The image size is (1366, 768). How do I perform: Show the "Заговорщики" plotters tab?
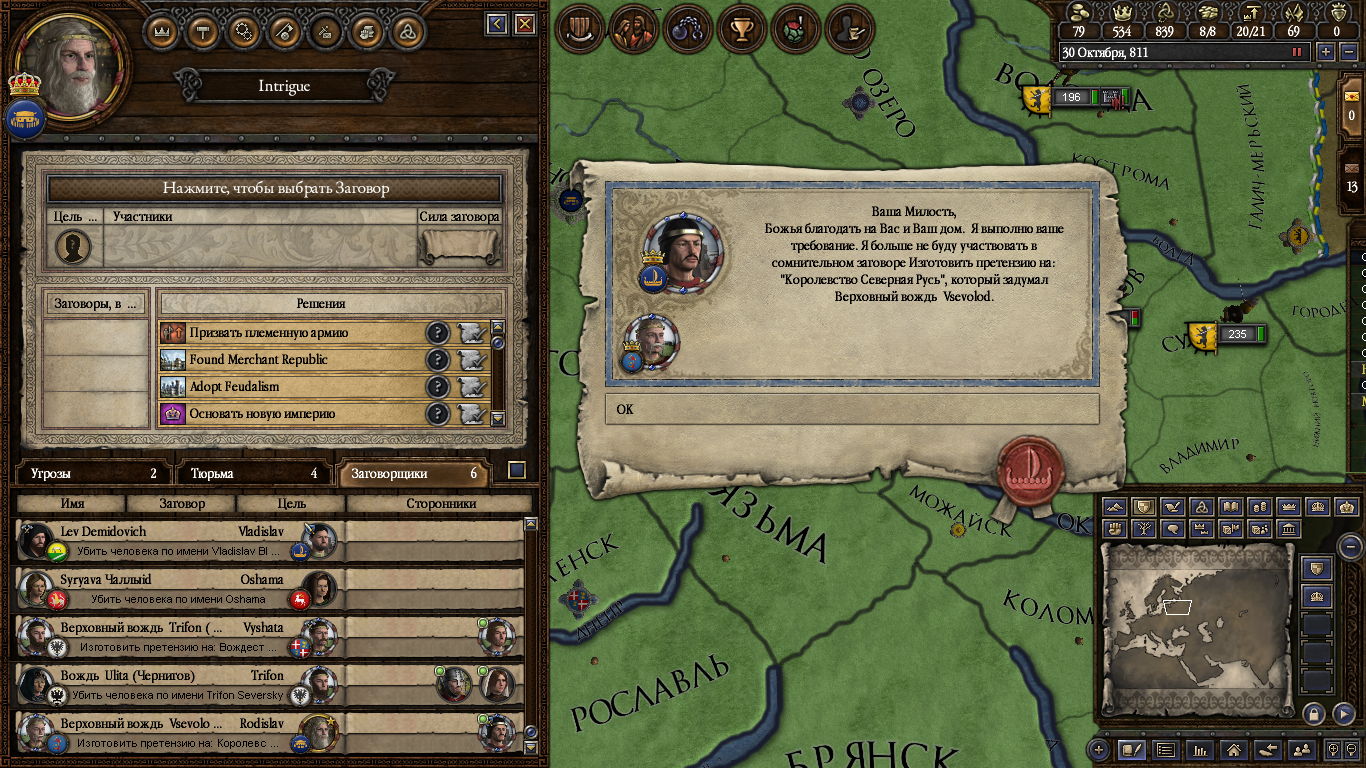point(414,473)
